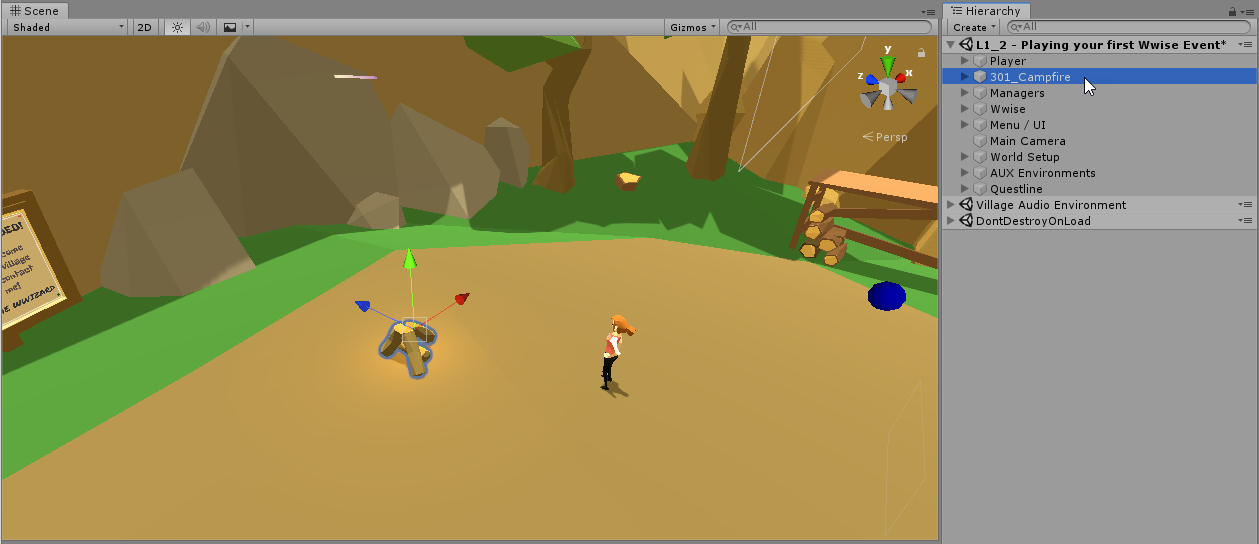1259x544 pixels.
Task: Toggle the Persp projection label
Action: (x=890, y=137)
